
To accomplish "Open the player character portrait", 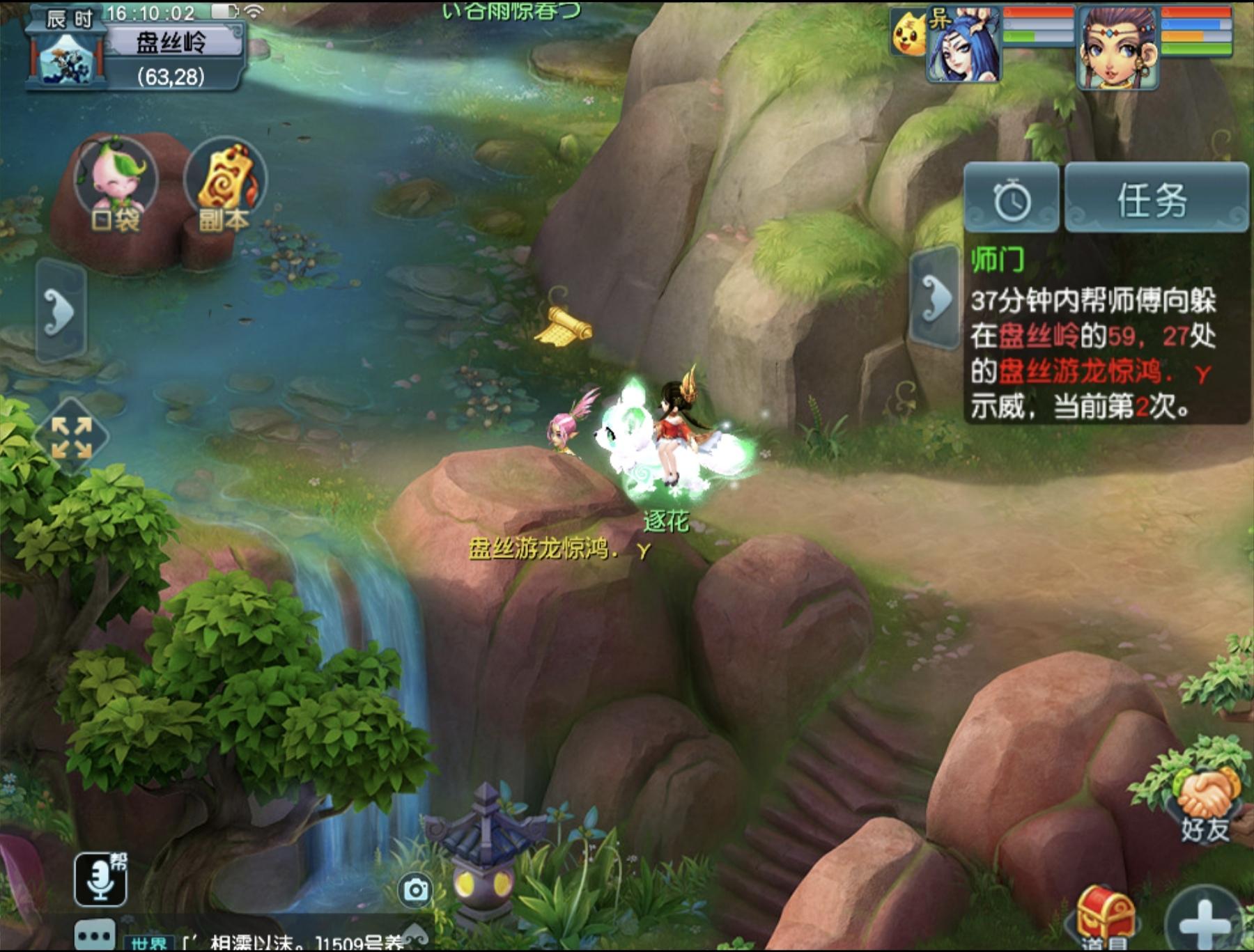I will pyautogui.click(x=1117, y=47).
